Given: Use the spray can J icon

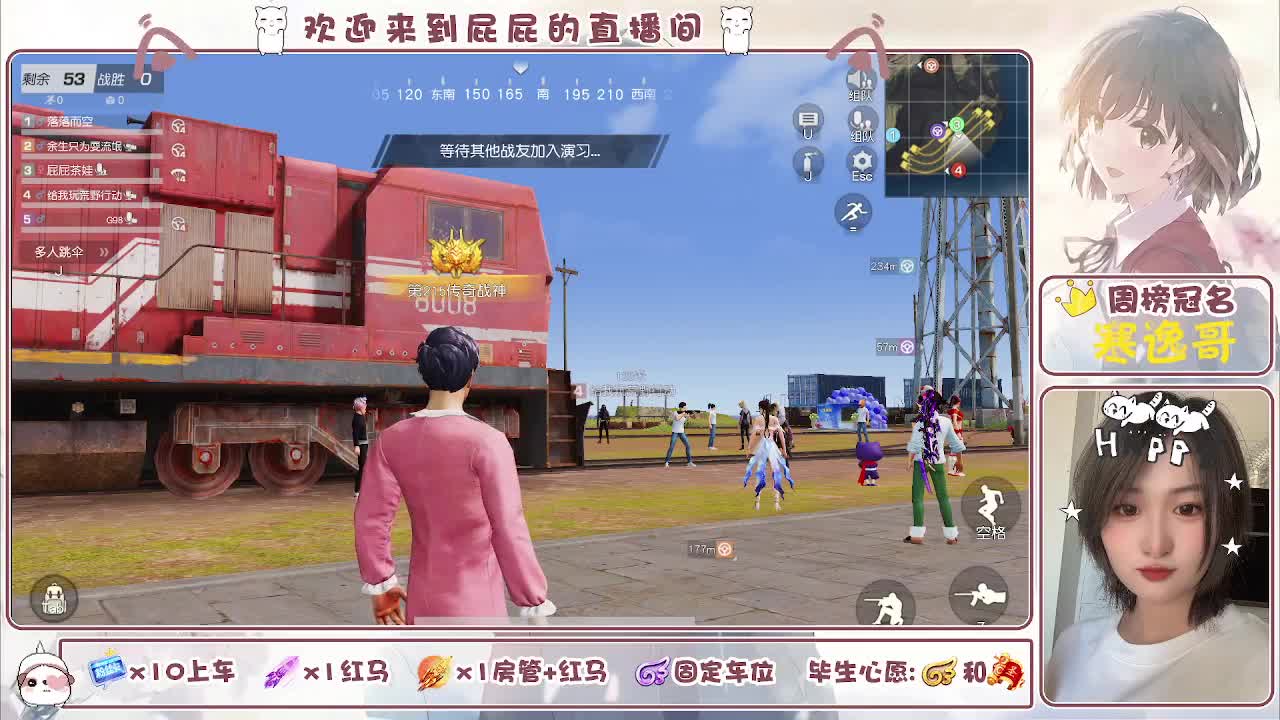Looking at the screenshot, I should [810, 163].
